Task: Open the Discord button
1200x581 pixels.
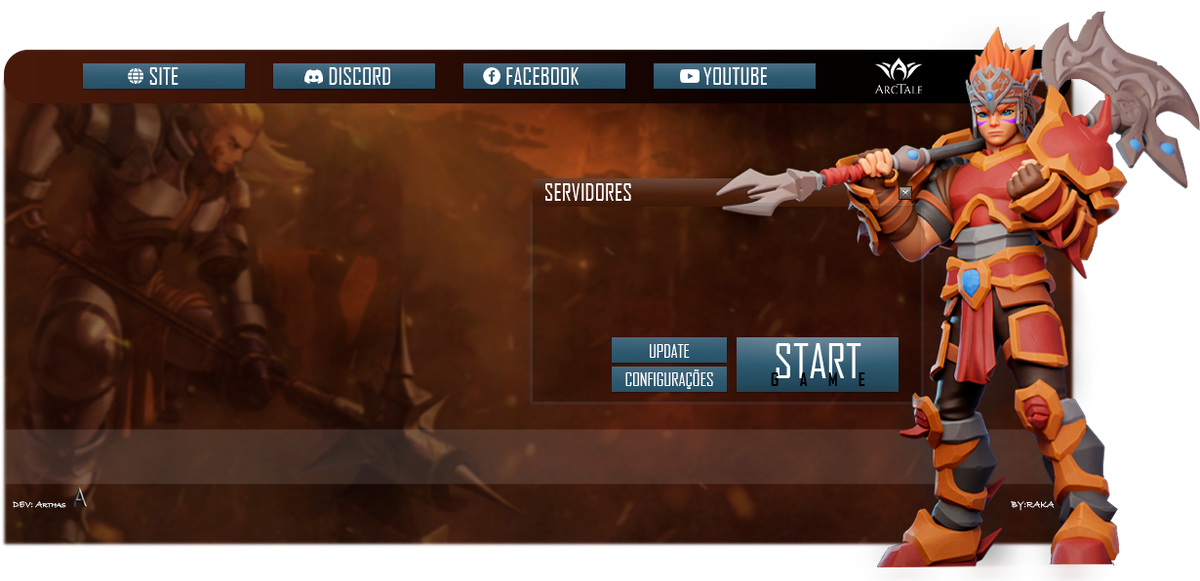Action: (x=353, y=76)
